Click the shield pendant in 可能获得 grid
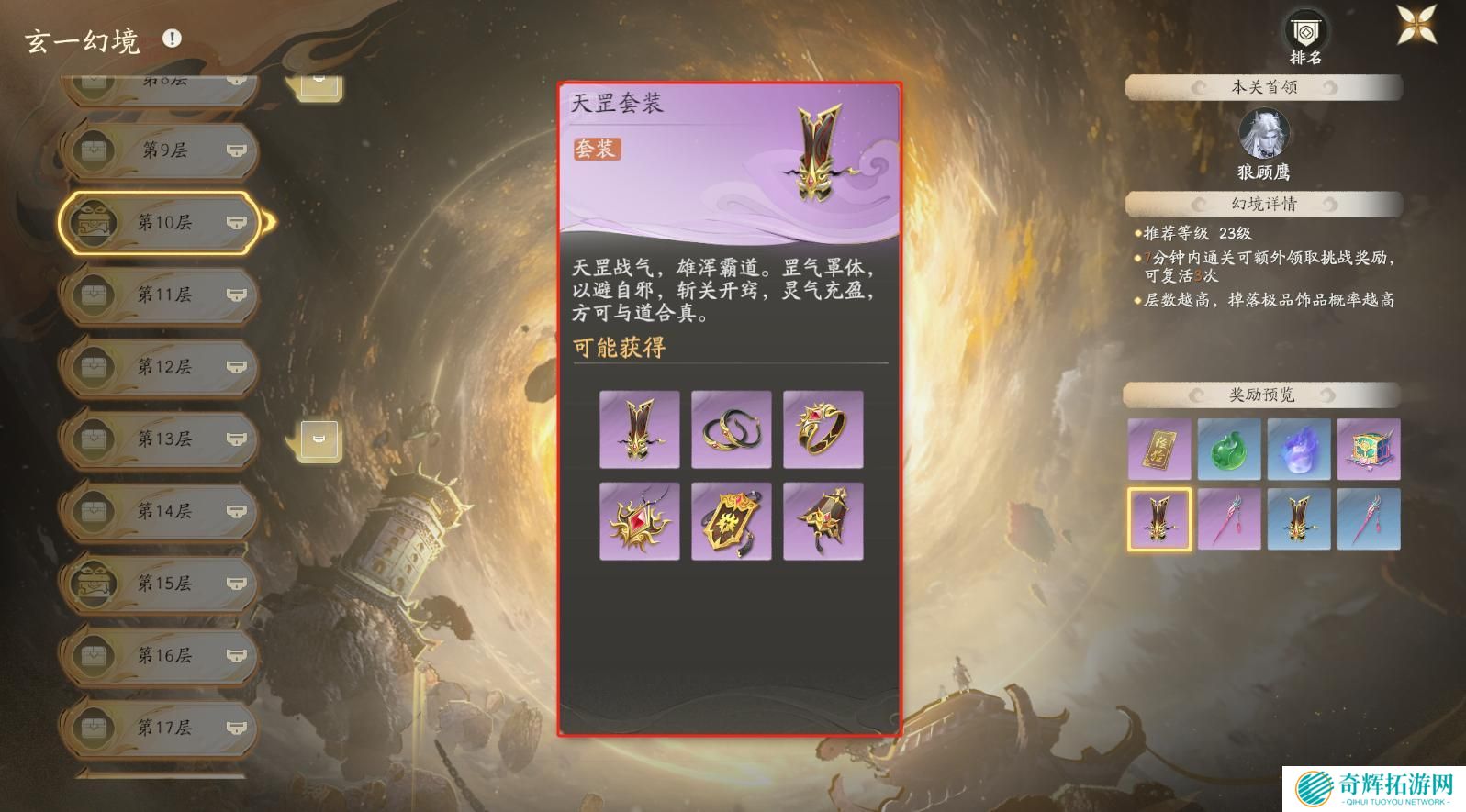This screenshot has width=1466, height=812. click(x=731, y=519)
